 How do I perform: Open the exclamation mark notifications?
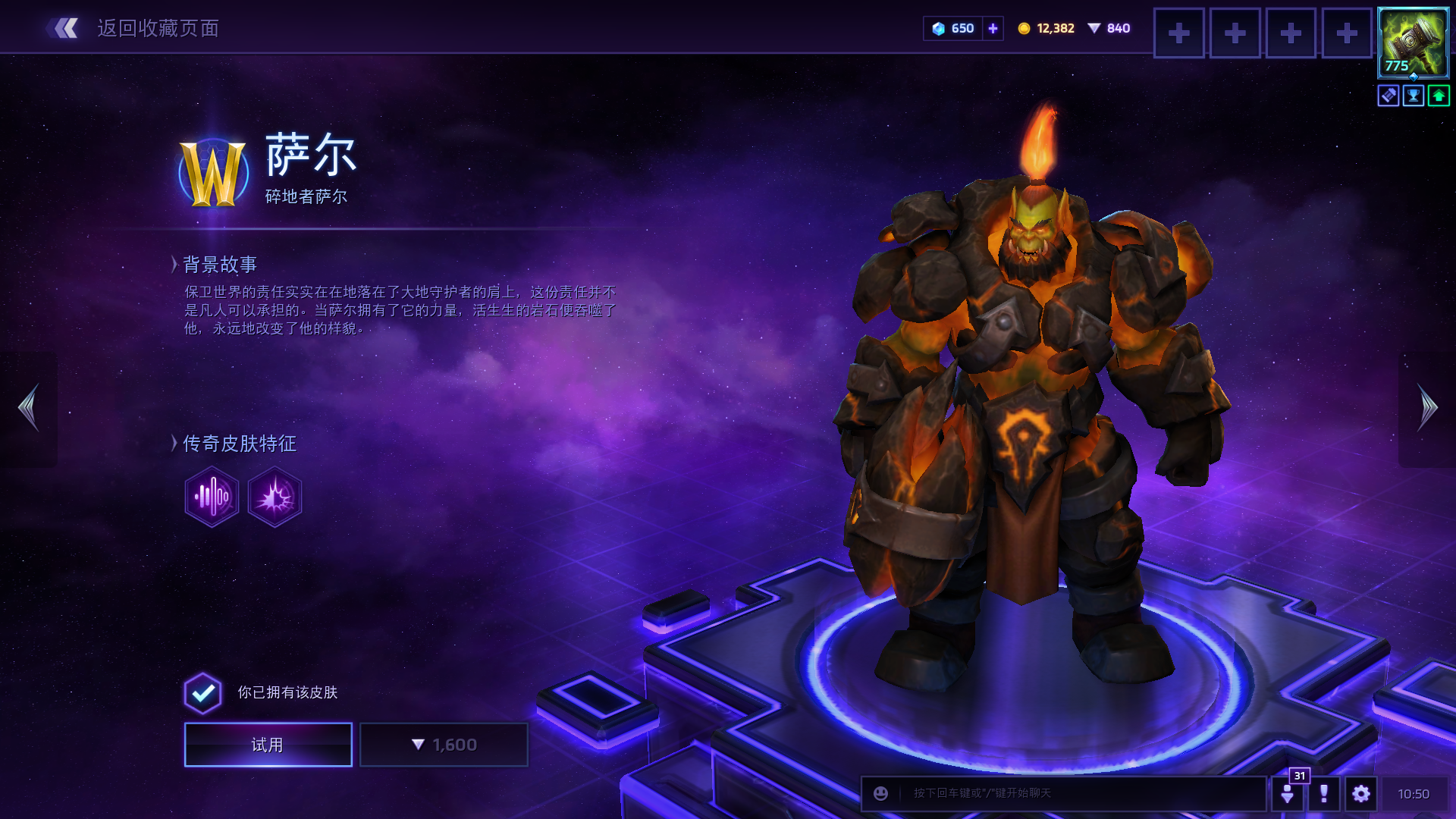1324,794
